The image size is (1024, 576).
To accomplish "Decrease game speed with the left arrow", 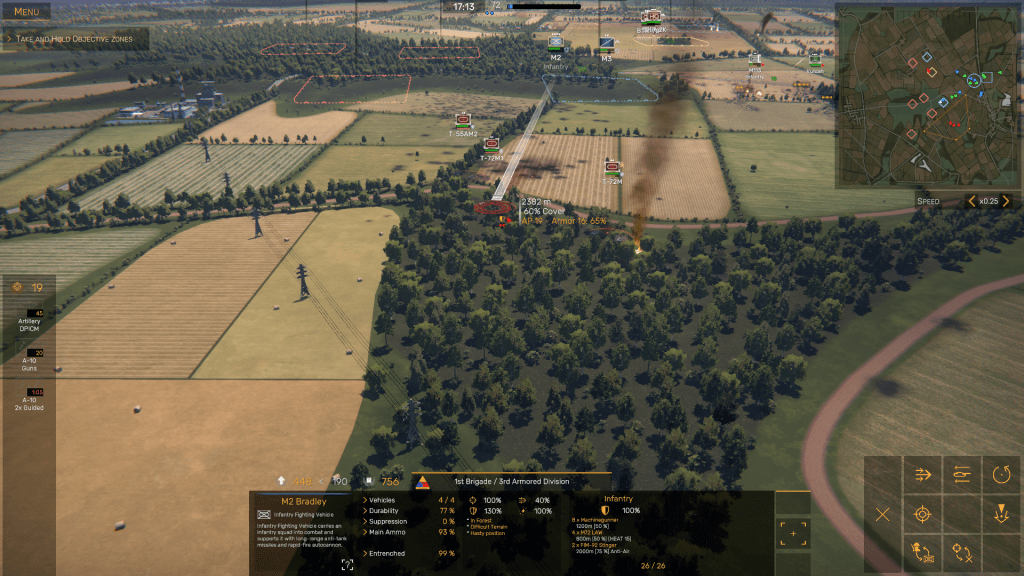I will (x=971, y=201).
